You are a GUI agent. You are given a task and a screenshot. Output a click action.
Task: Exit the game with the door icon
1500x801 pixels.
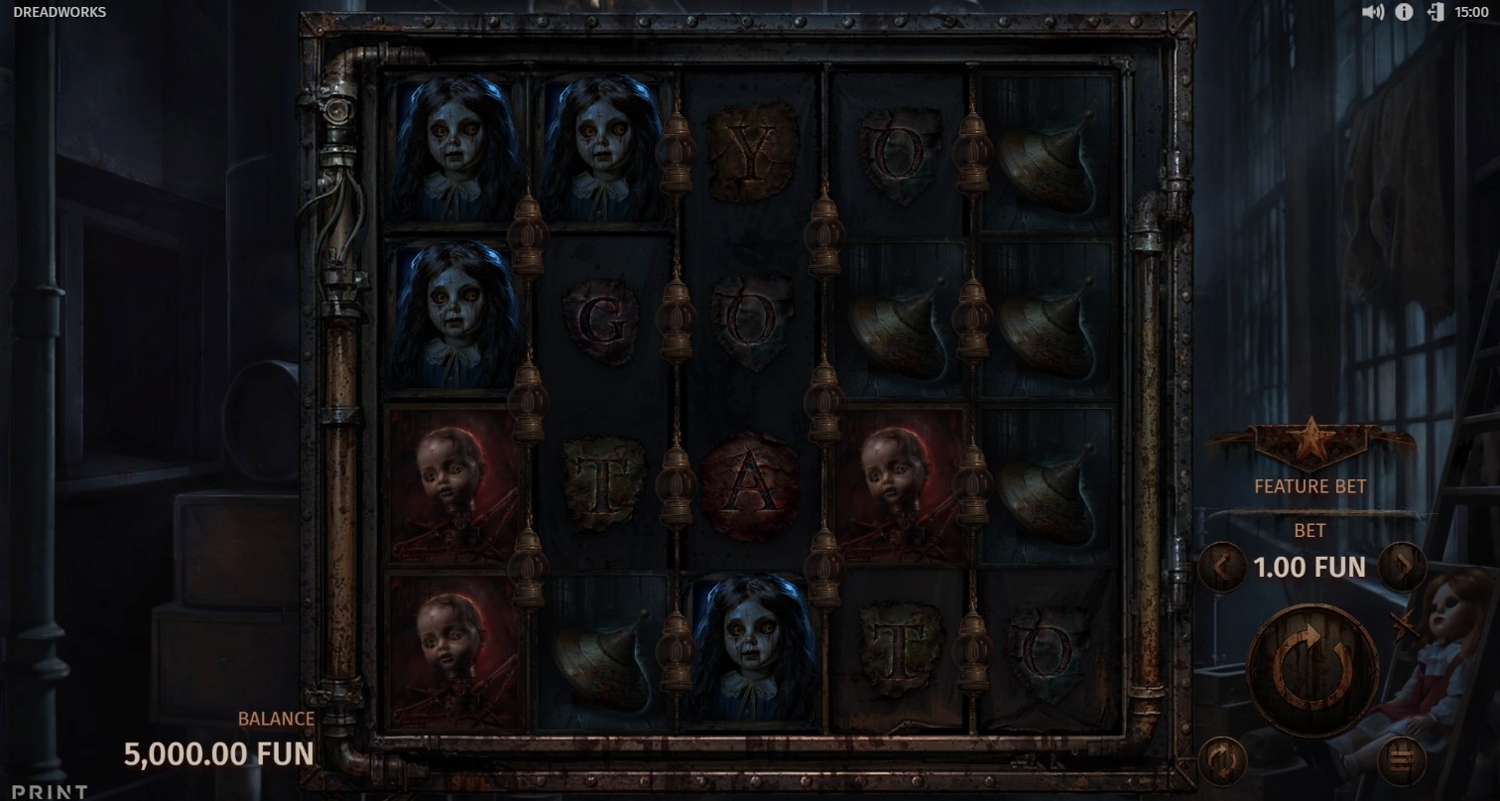coord(1435,12)
